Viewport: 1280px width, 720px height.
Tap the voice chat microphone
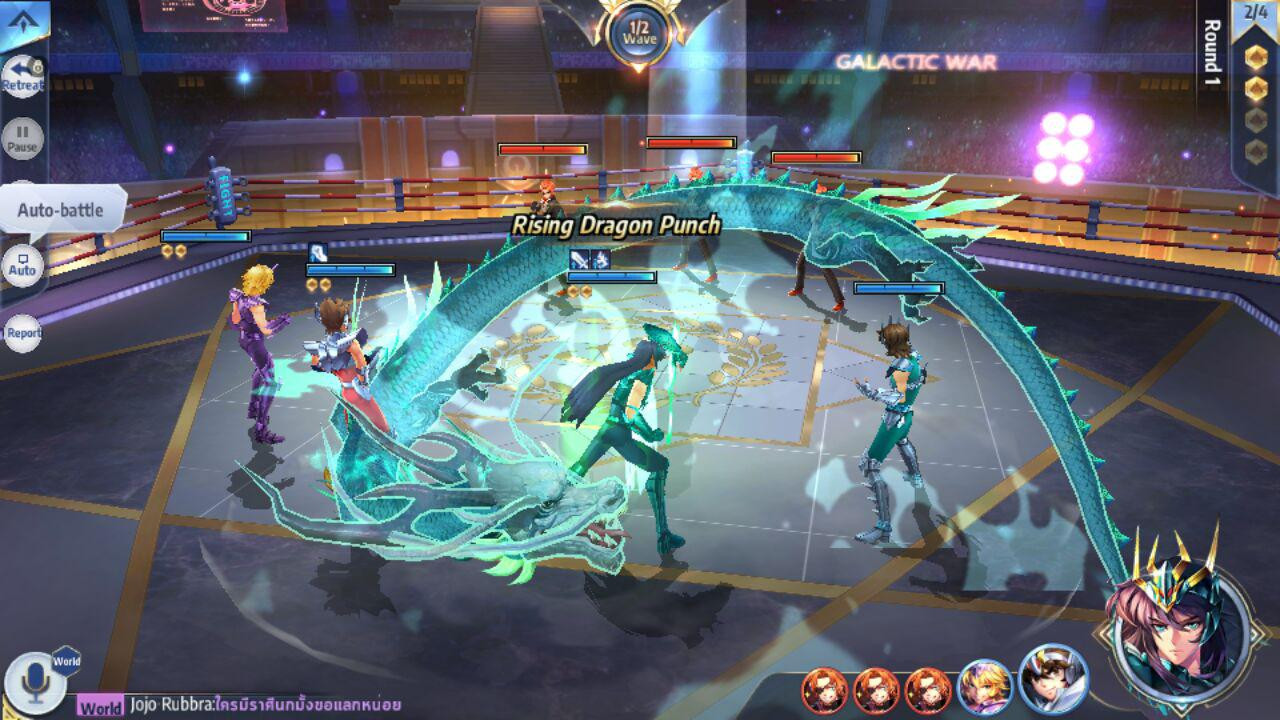(x=35, y=682)
